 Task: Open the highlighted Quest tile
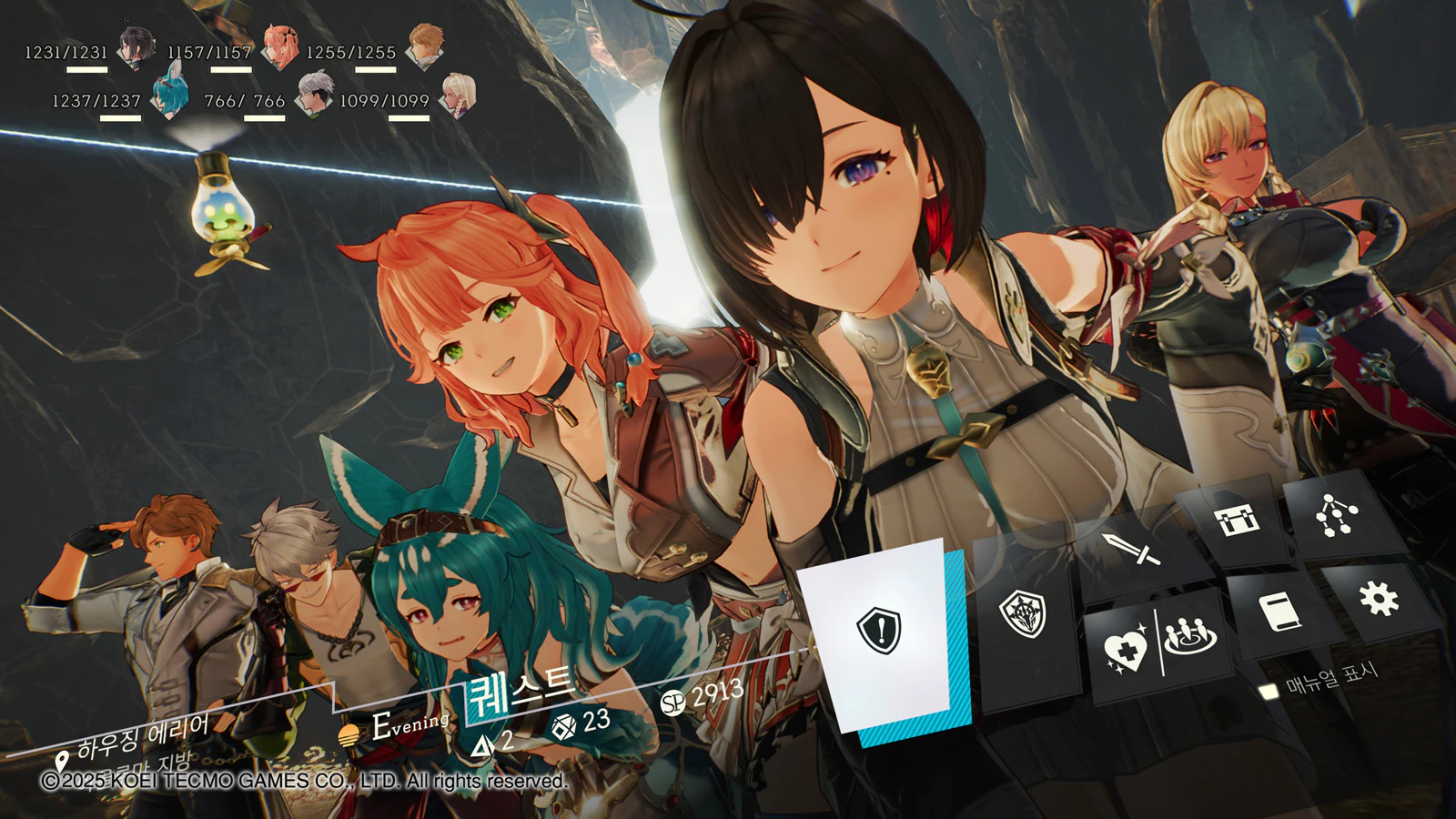pos(878,630)
